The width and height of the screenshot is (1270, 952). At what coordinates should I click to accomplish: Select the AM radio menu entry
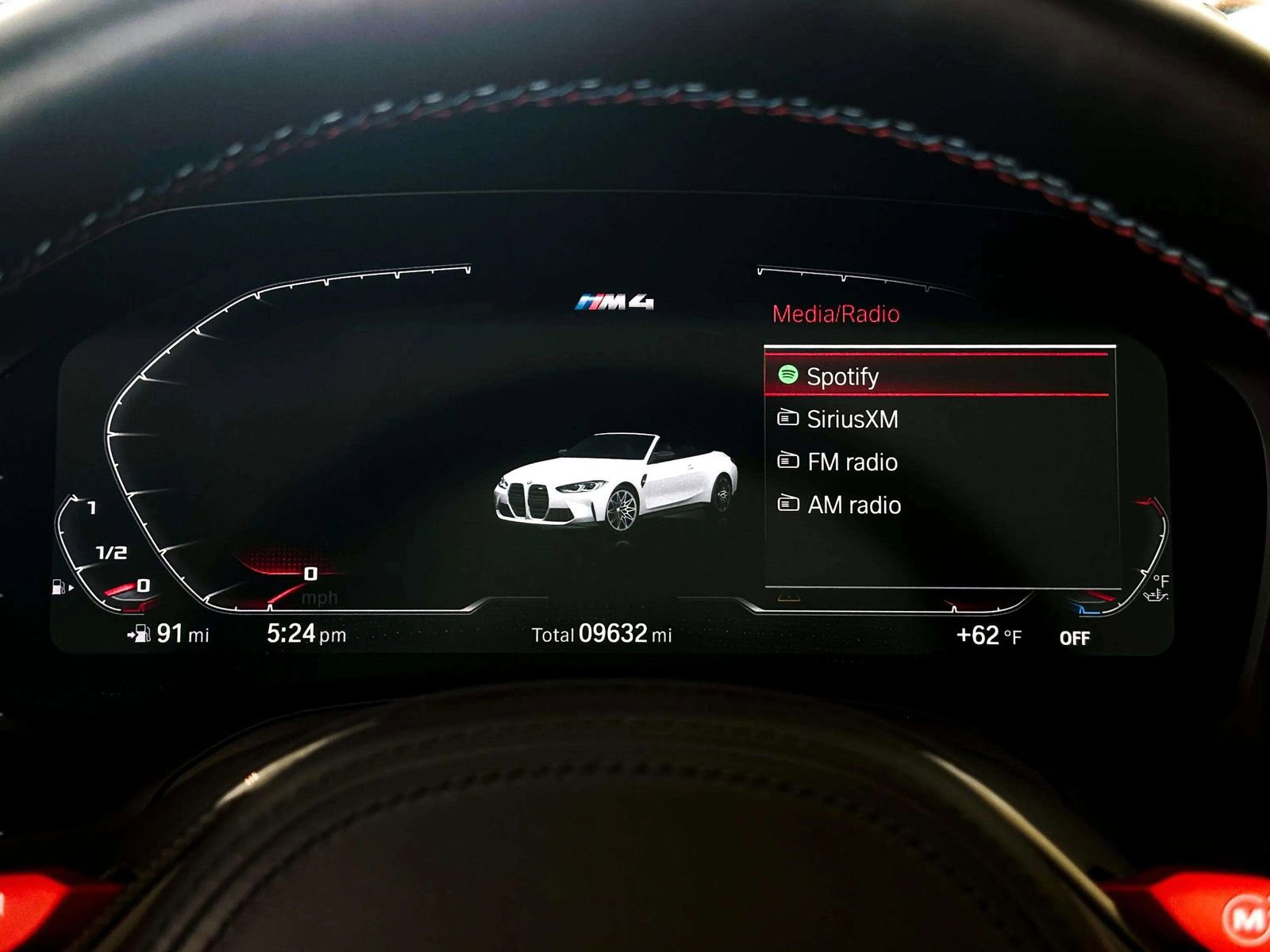click(855, 505)
